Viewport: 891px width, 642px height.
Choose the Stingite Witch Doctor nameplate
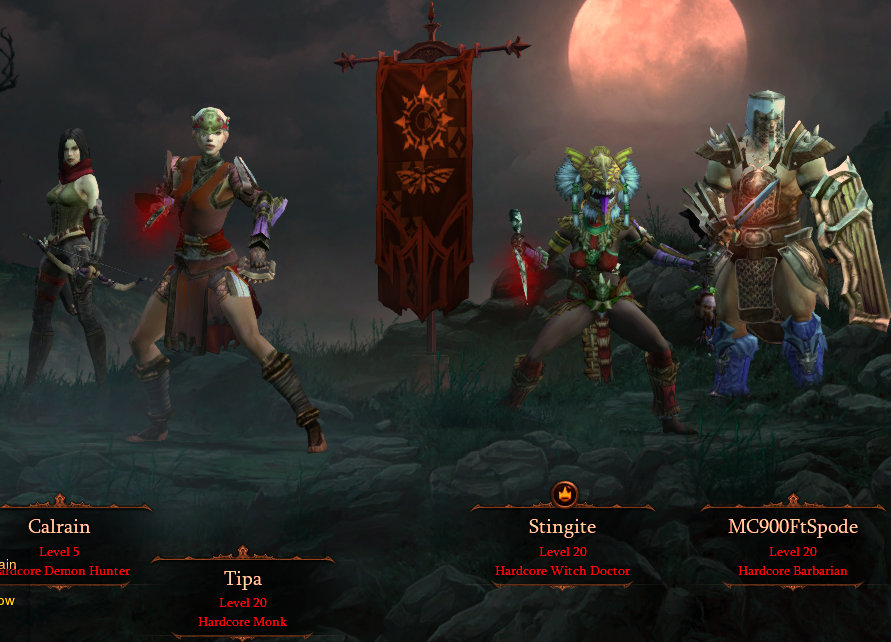click(562, 547)
